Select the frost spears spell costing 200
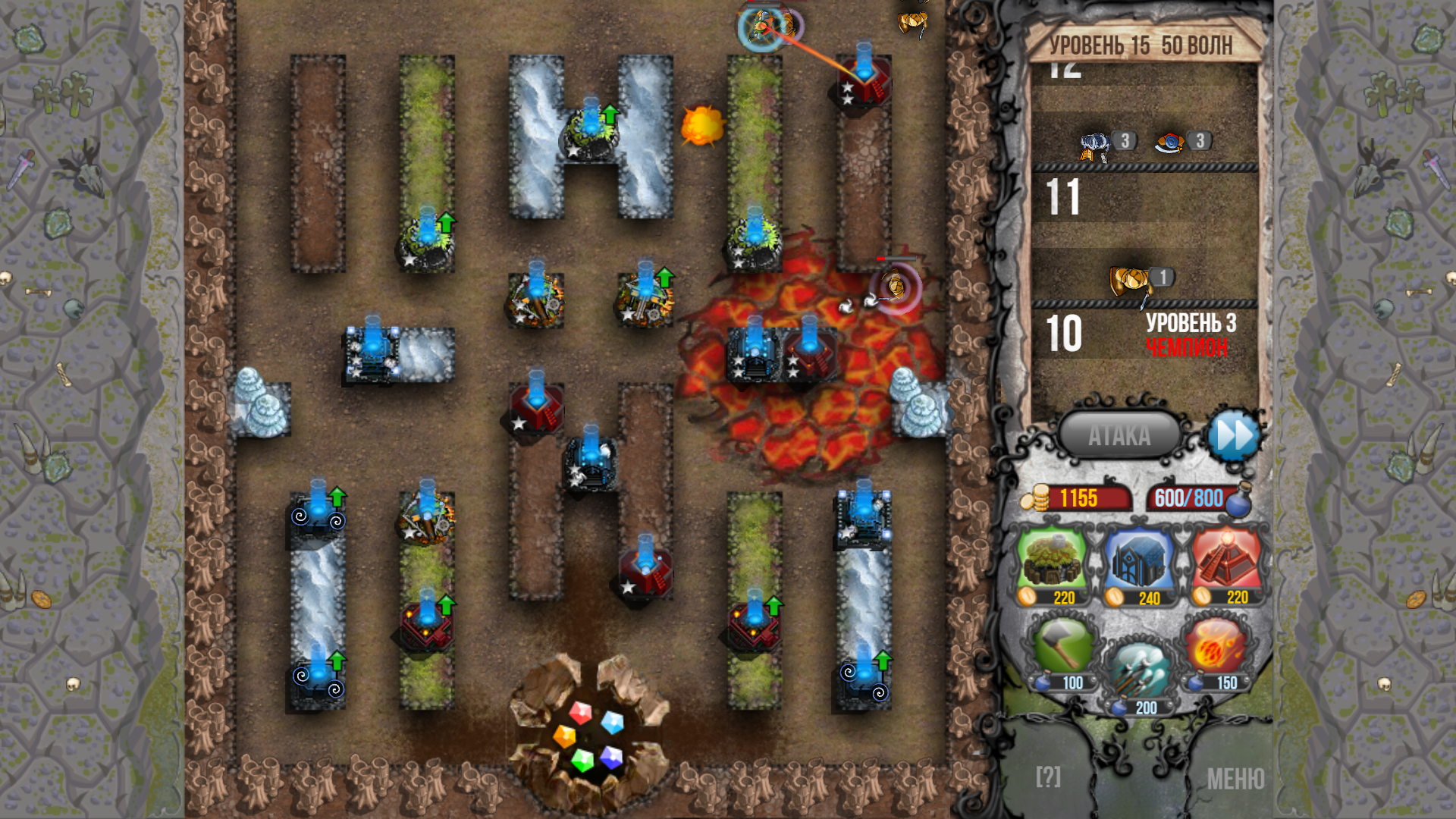1456x819 pixels. [1139, 667]
